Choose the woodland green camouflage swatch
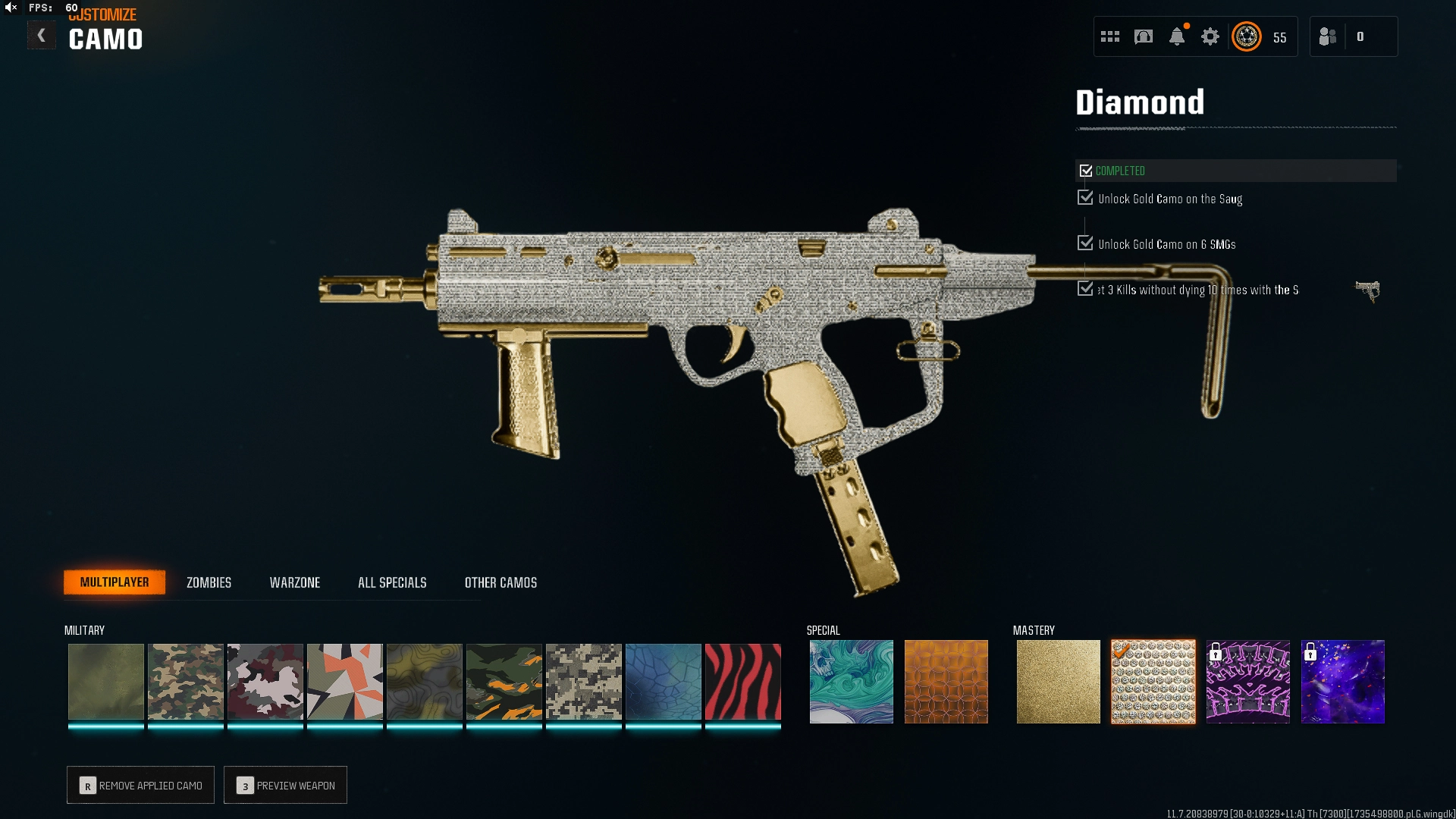The width and height of the screenshot is (1456, 819). 186,681
